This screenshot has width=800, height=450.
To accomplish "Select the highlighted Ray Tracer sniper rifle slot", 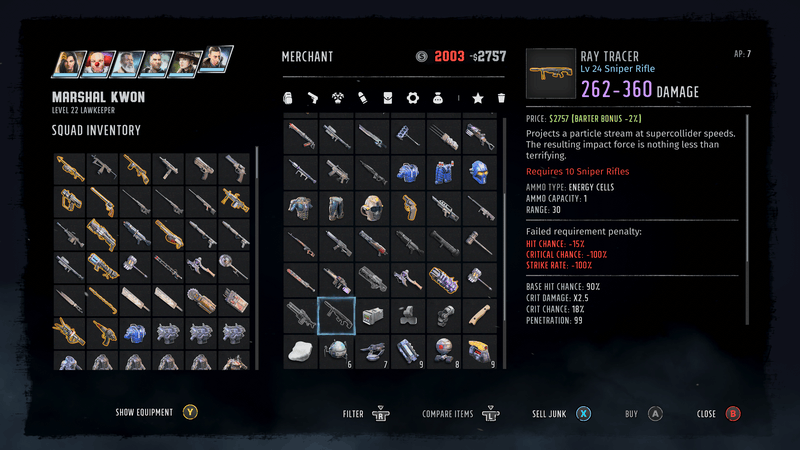I will [x=336, y=315].
